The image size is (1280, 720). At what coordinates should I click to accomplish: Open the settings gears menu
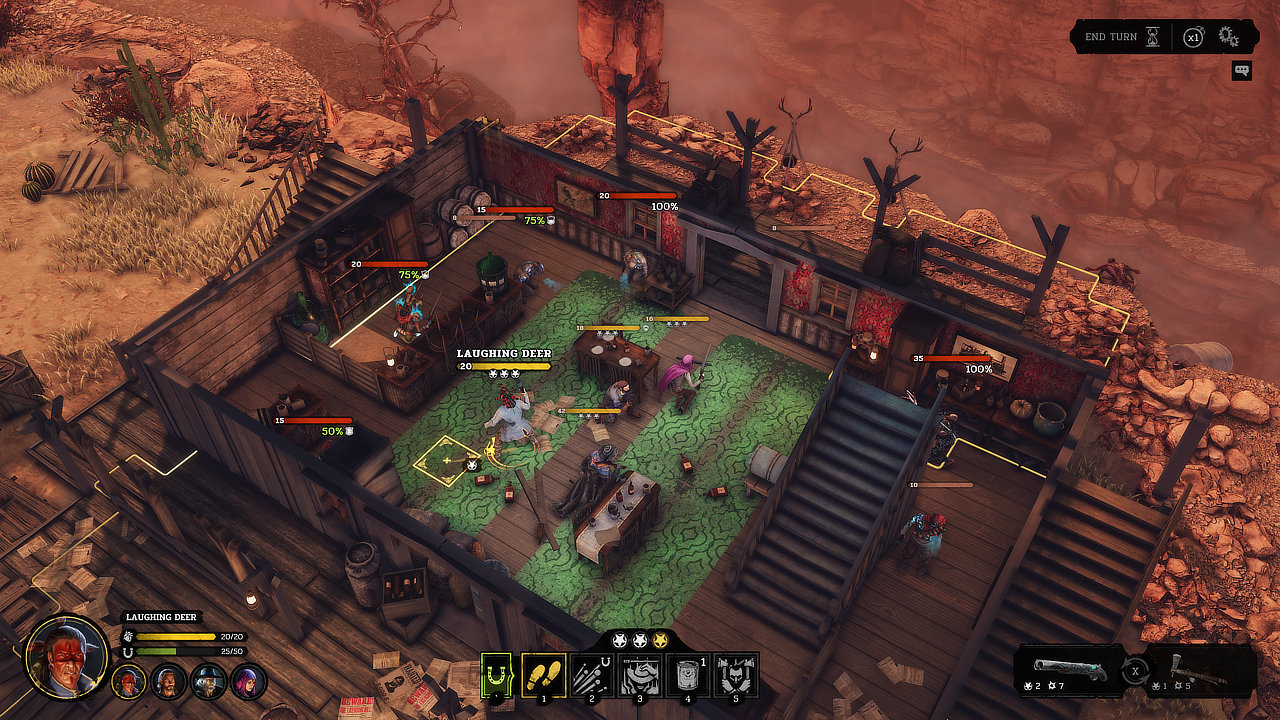[x=1228, y=38]
